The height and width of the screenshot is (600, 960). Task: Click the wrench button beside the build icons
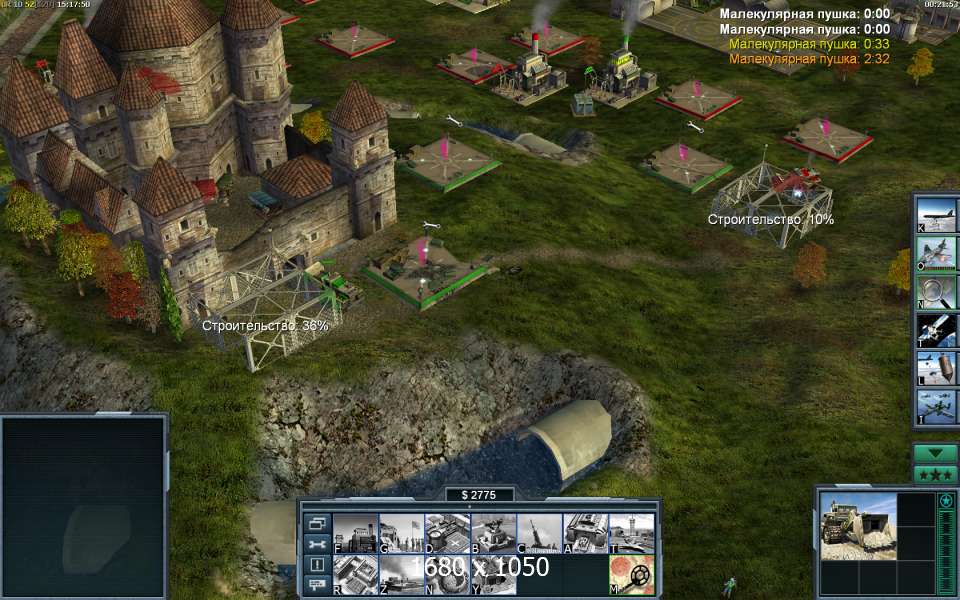(317, 544)
